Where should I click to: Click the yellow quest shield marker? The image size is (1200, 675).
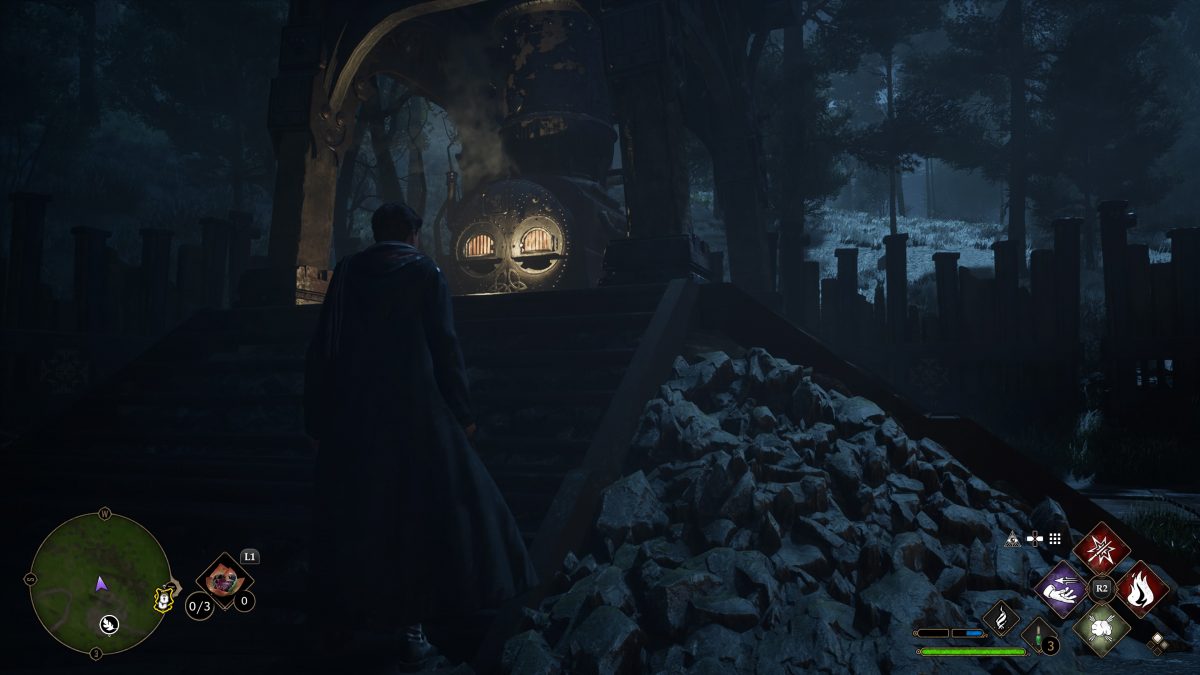pyautogui.click(x=160, y=597)
